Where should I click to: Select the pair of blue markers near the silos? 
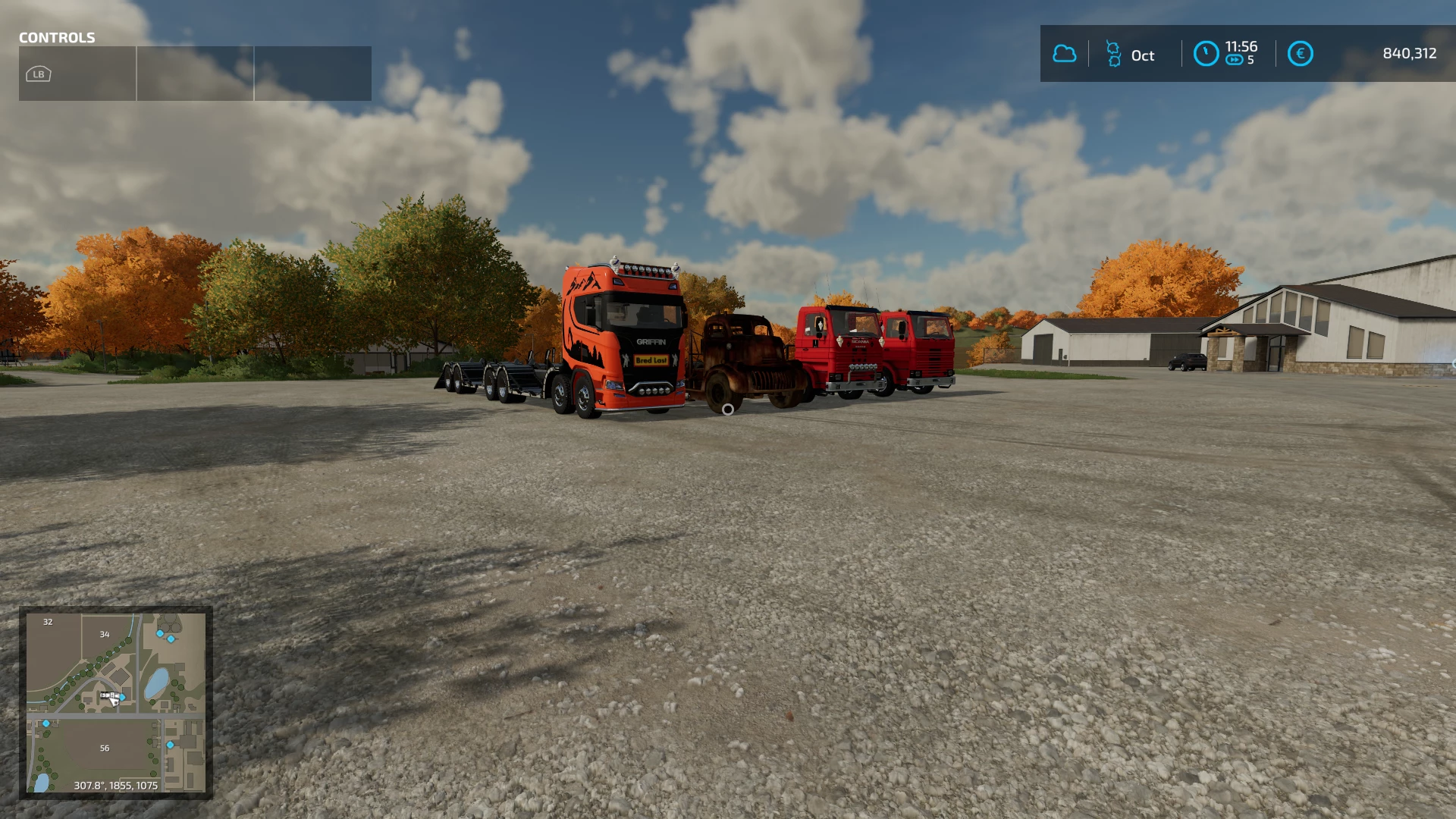click(x=166, y=636)
